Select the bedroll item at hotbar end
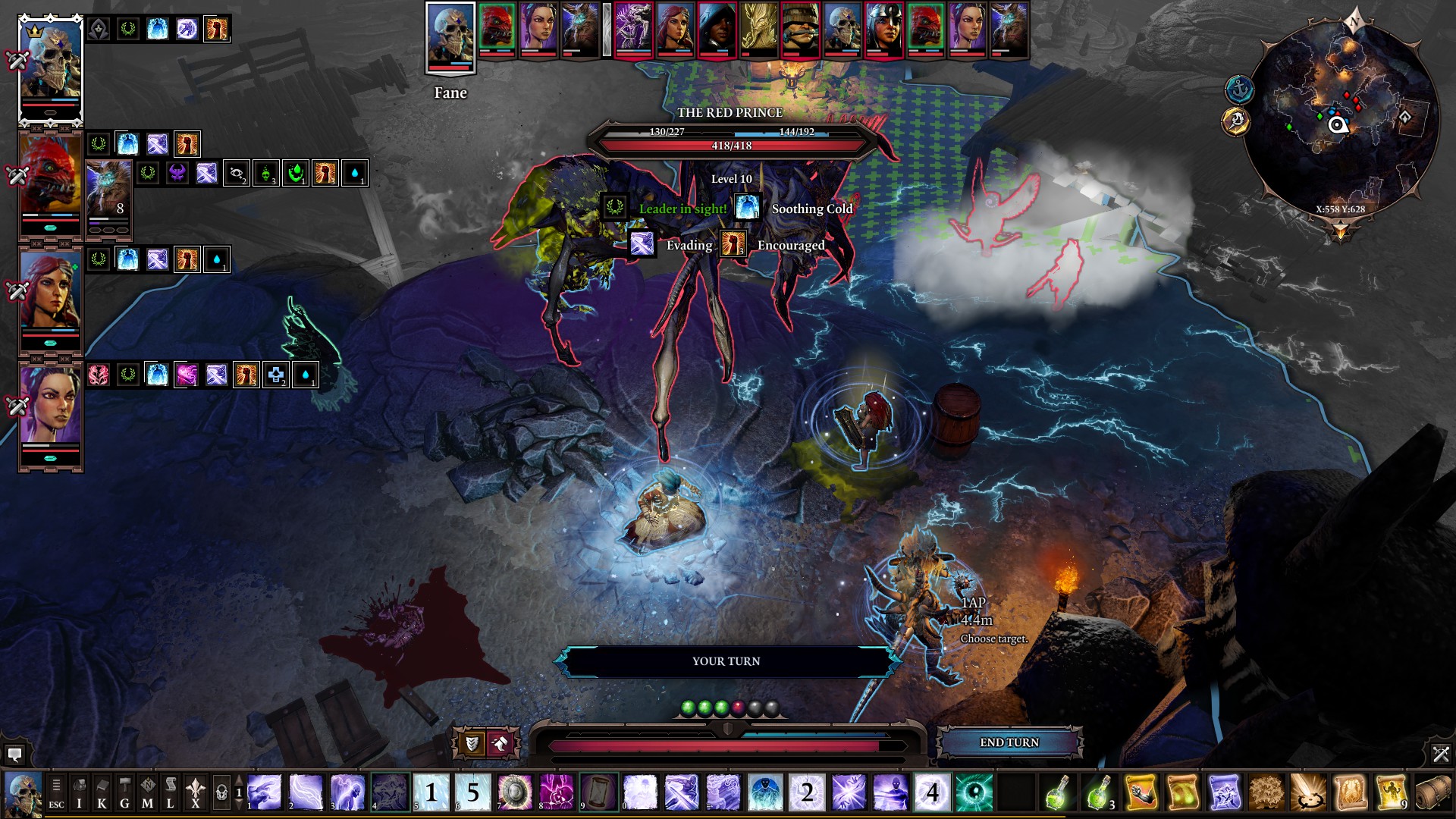The height and width of the screenshot is (819, 1456). click(x=1433, y=792)
